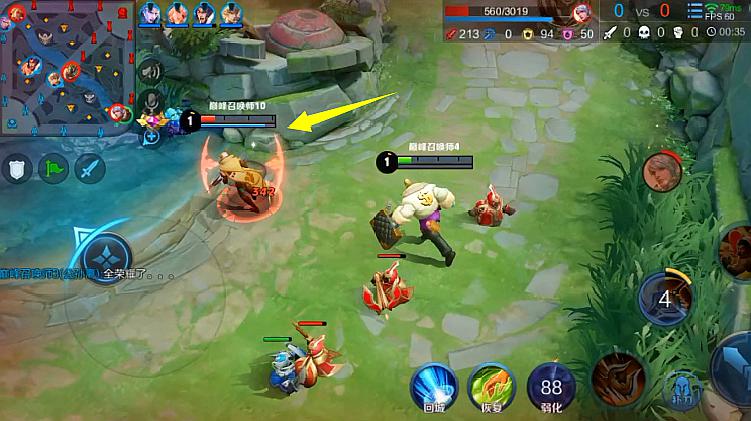Activate the Recall (回城) skill
Screen dimensions: 751x421
tap(433, 386)
